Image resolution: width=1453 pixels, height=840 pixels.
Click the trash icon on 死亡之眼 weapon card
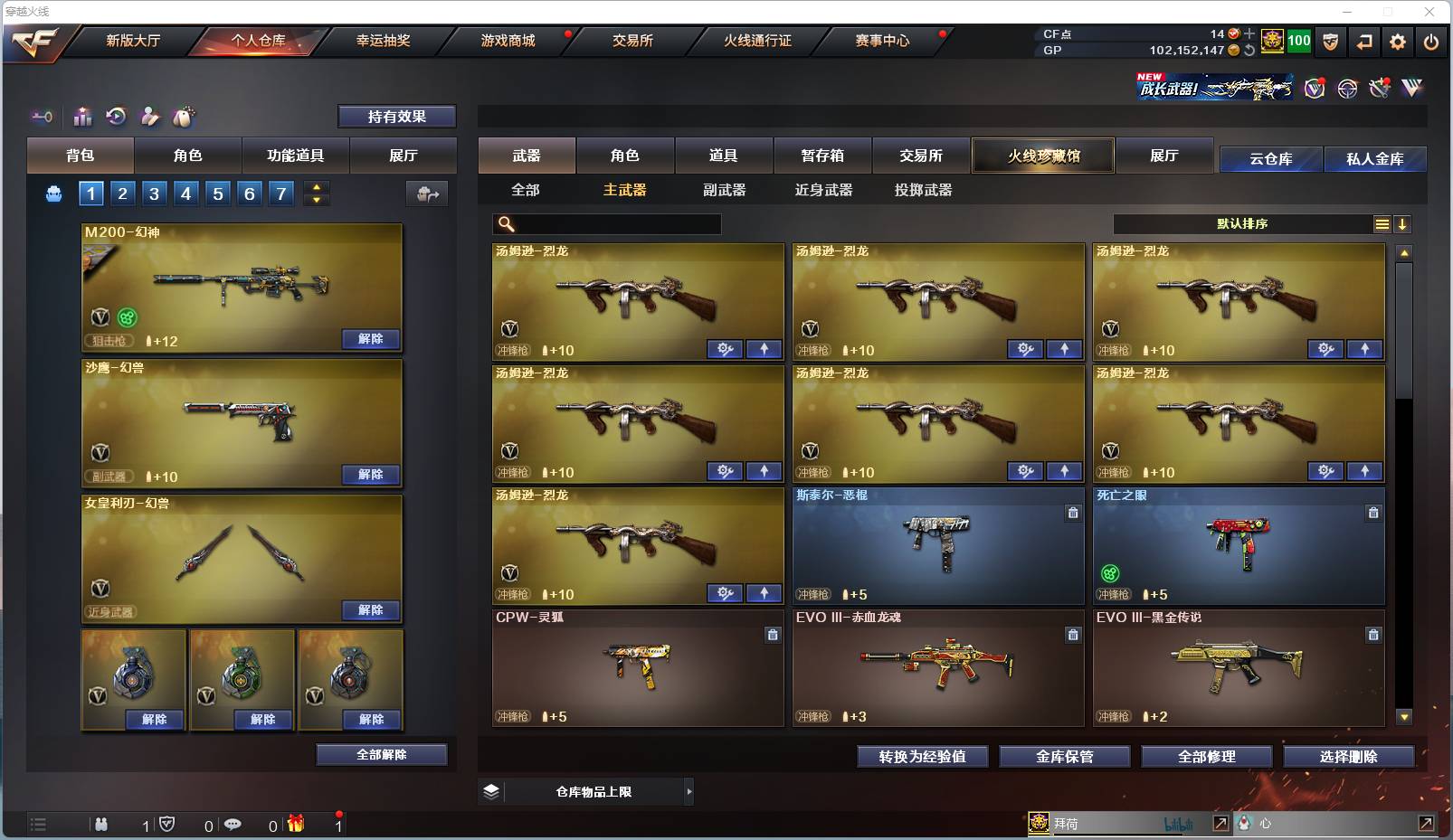pos(1373,512)
